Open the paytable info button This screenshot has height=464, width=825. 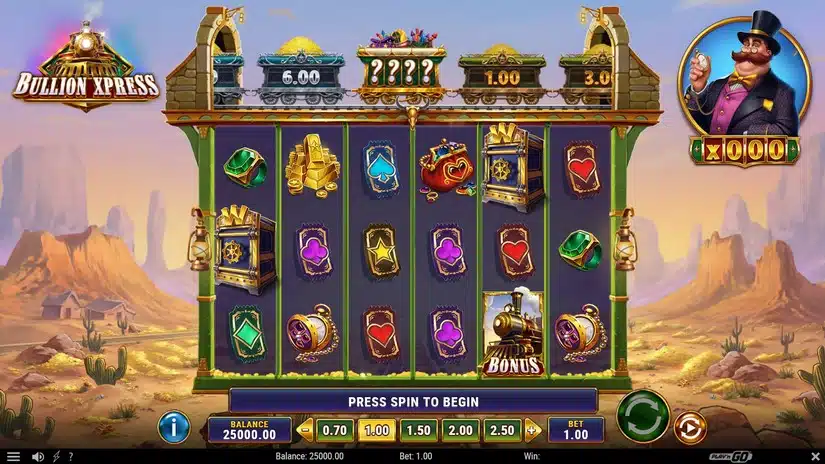coord(174,428)
